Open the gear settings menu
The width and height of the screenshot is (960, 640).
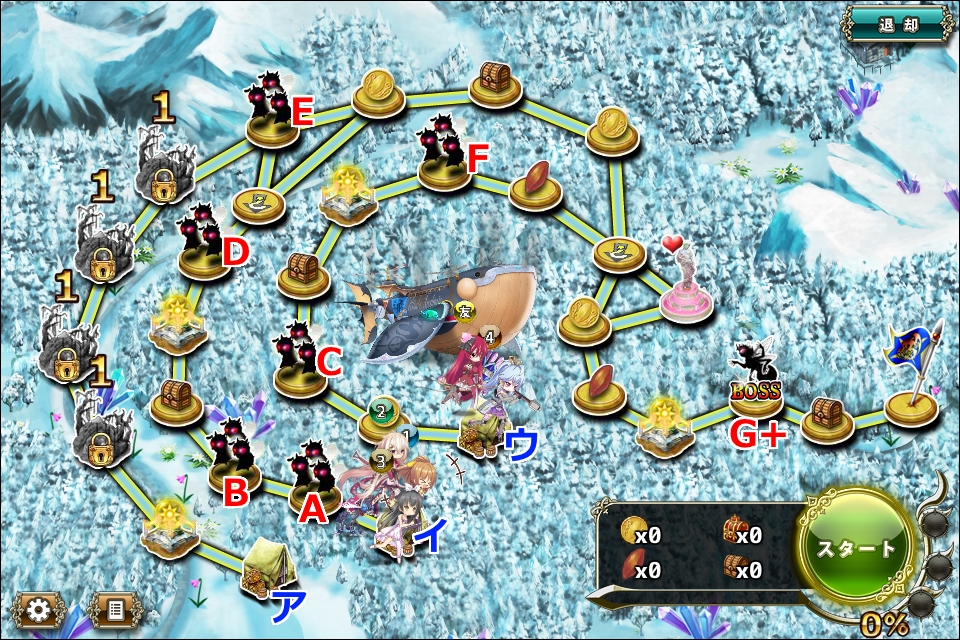(40, 609)
